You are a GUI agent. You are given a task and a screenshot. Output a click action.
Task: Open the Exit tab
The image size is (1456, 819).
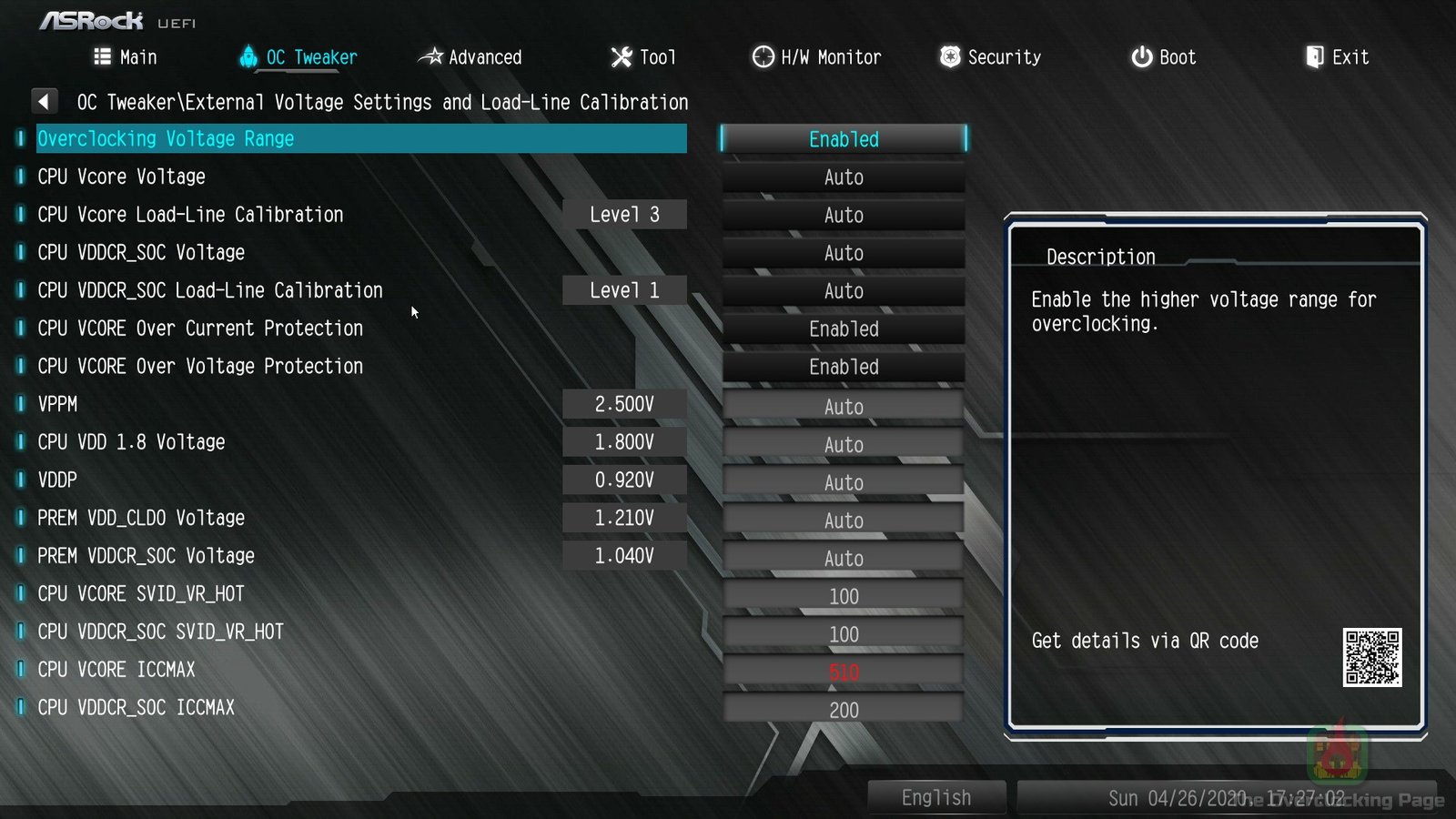click(1337, 57)
